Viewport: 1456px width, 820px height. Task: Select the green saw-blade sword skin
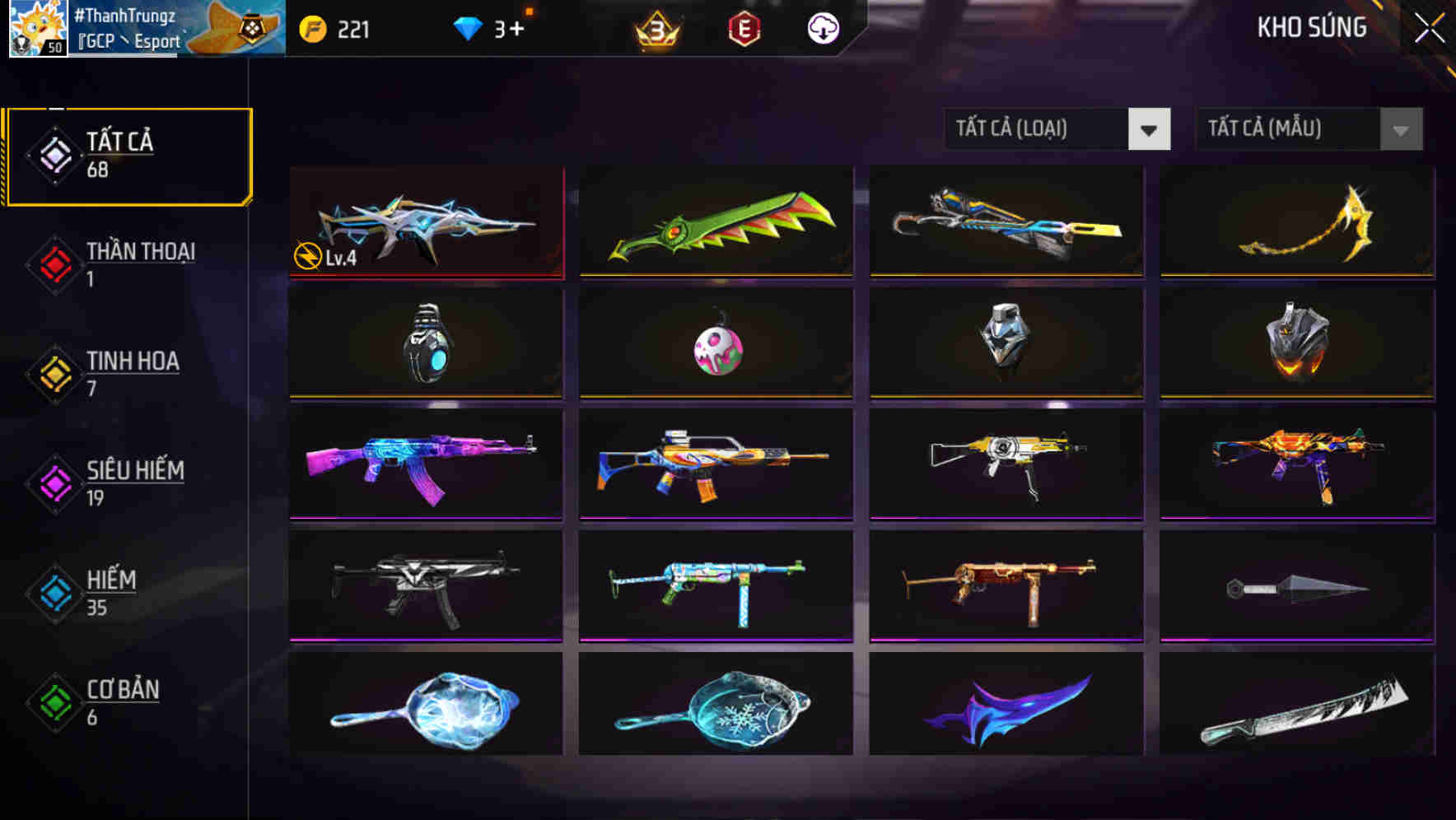coord(716,222)
